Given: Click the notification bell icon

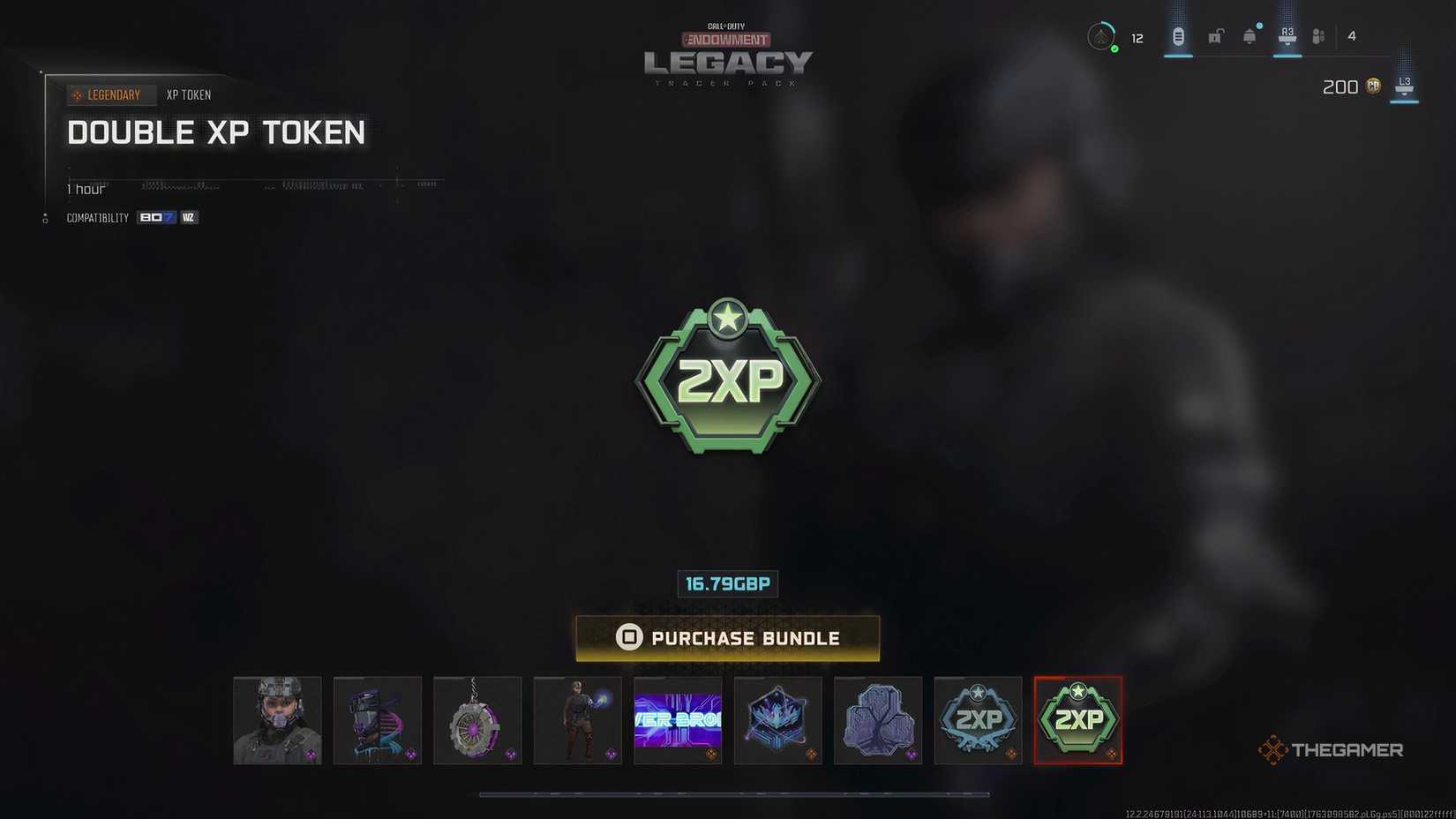Looking at the screenshot, I should tap(1249, 37).
